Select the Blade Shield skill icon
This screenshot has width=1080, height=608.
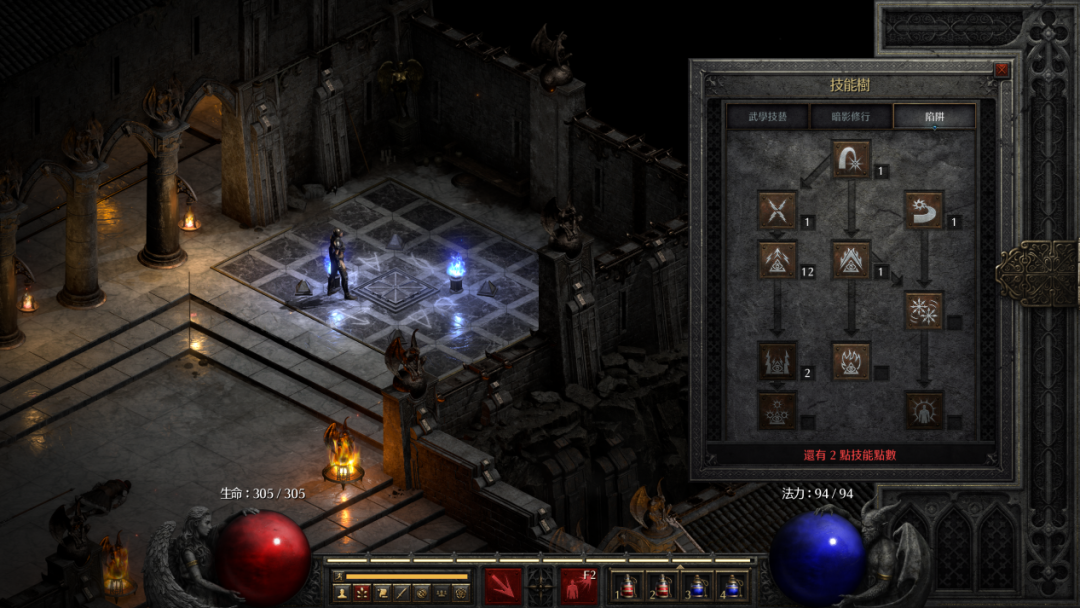click(x=924, y=410)
